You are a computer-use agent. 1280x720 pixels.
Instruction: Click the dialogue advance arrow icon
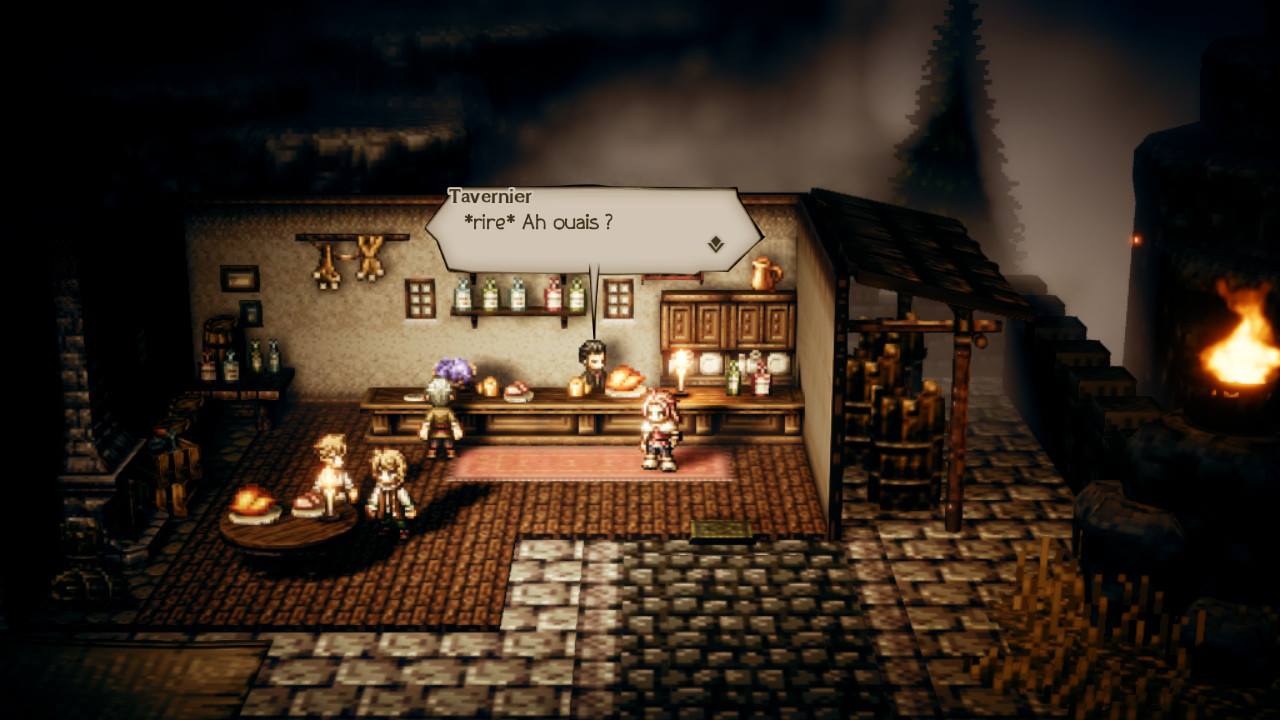(x=714, y=241)
